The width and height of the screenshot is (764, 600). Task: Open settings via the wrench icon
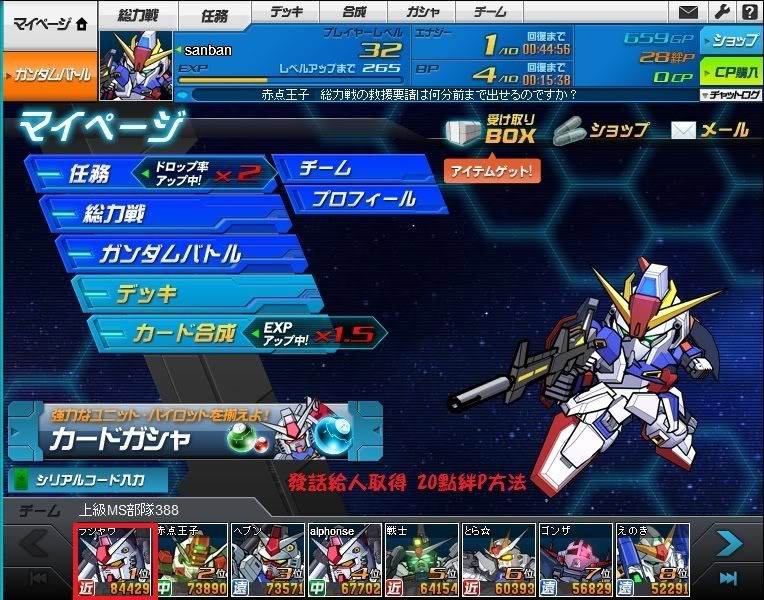[719, 12]
